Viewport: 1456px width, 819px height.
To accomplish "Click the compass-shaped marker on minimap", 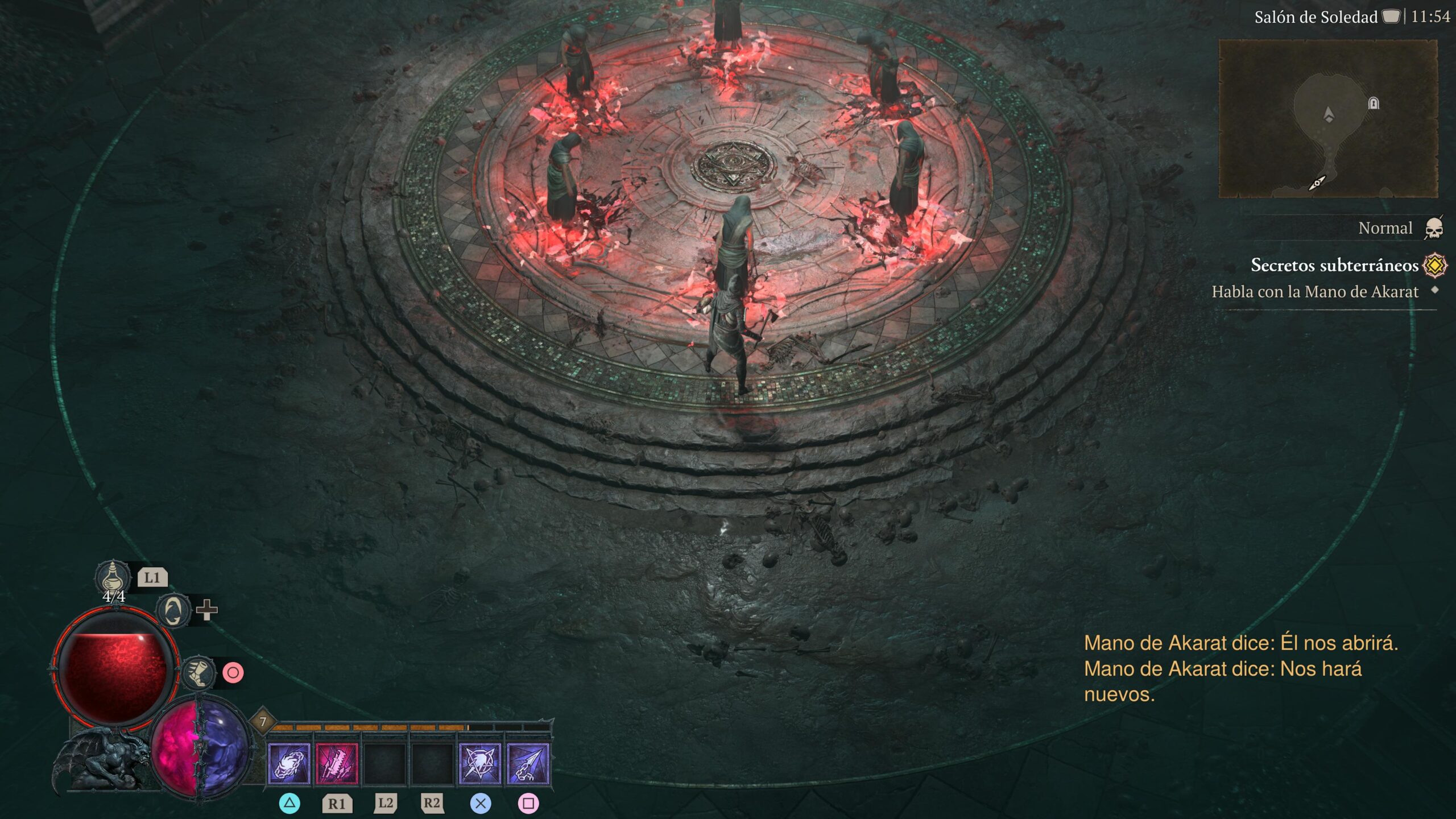I will pos(1317,183).
